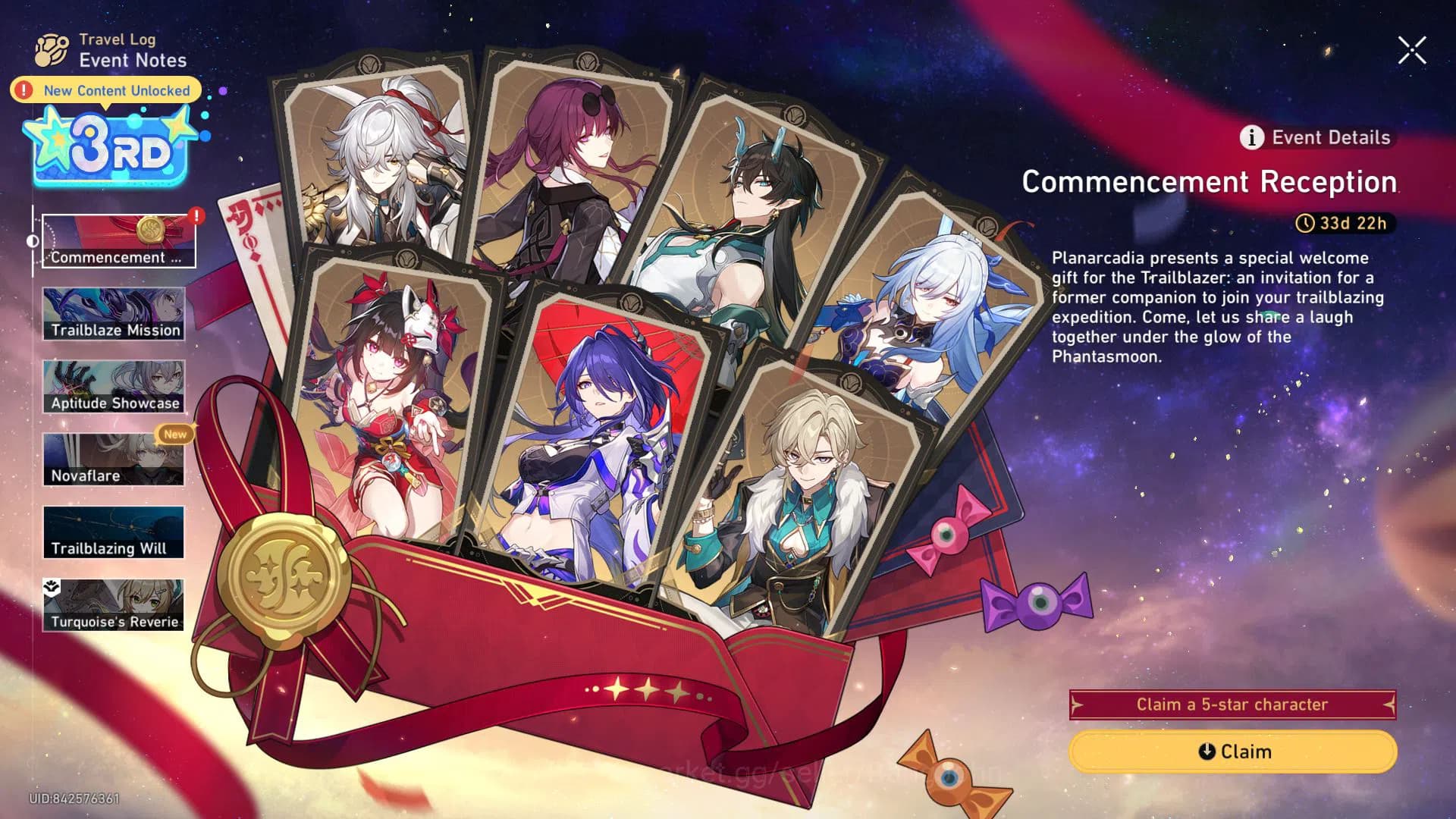Select the Turquoise's Reverie event
The width and height of the screenshot is (1456, 819).
[x=114, y=603]
